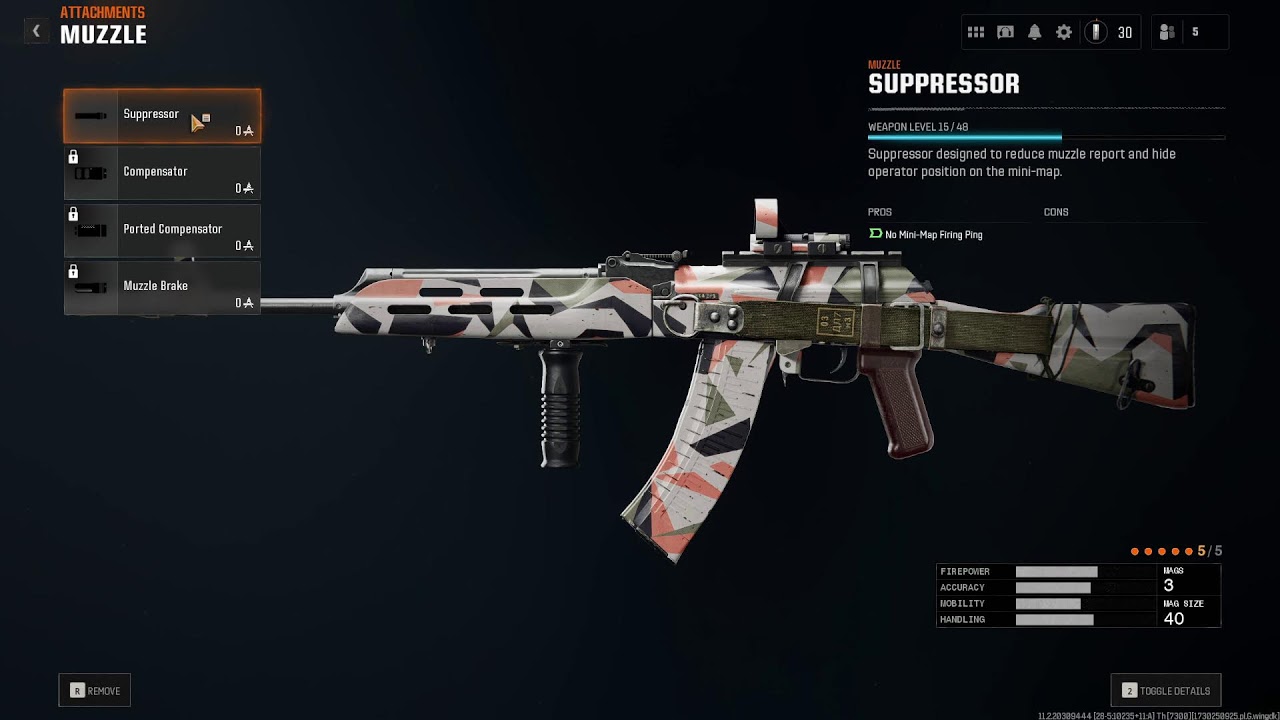Select the Suppressor muzzle attachment
This screenshot has height=720, width=1280.
(x=162, y=116)
